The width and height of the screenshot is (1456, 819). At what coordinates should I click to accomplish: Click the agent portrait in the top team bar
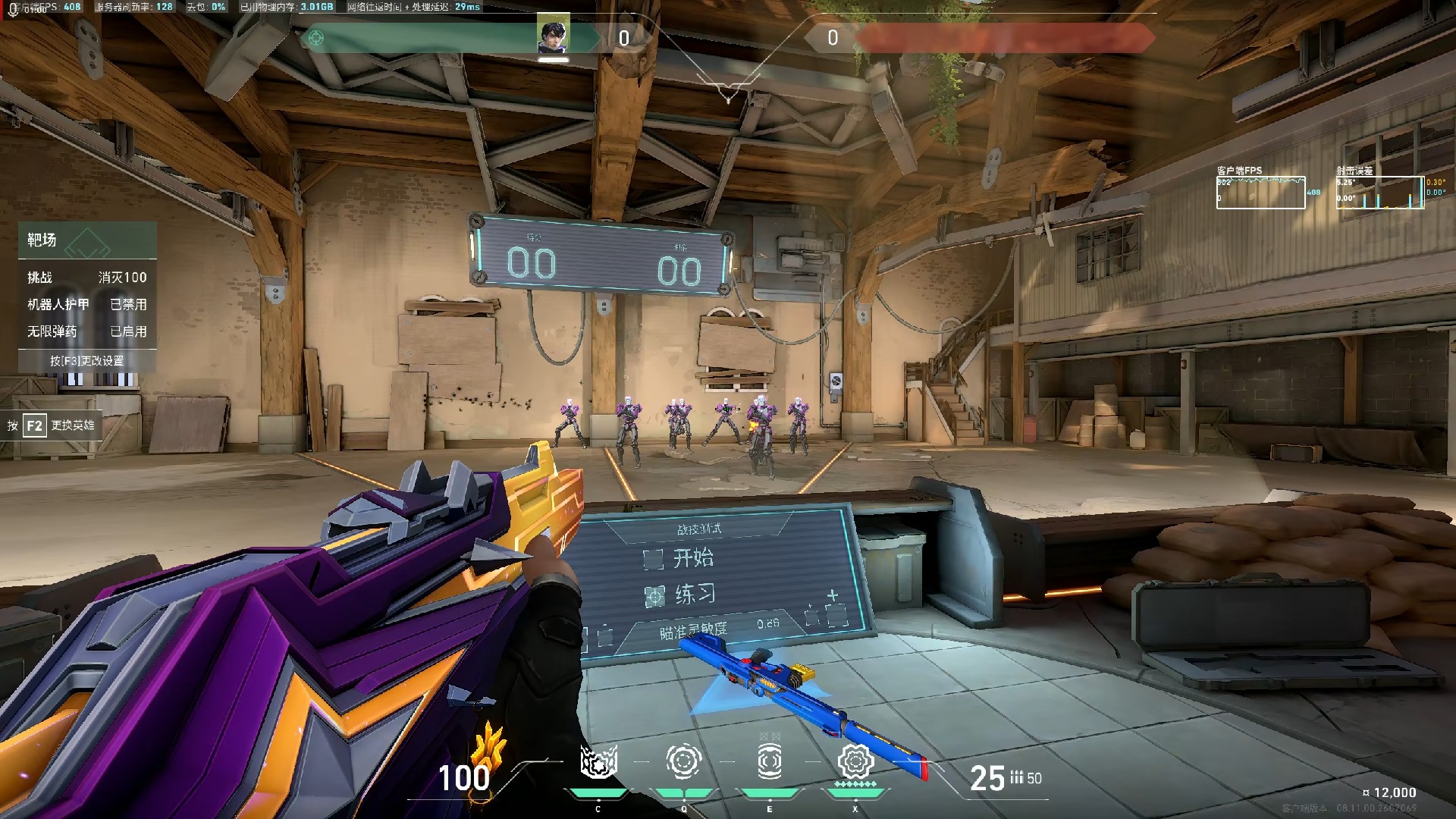click(x=554, y=36)
